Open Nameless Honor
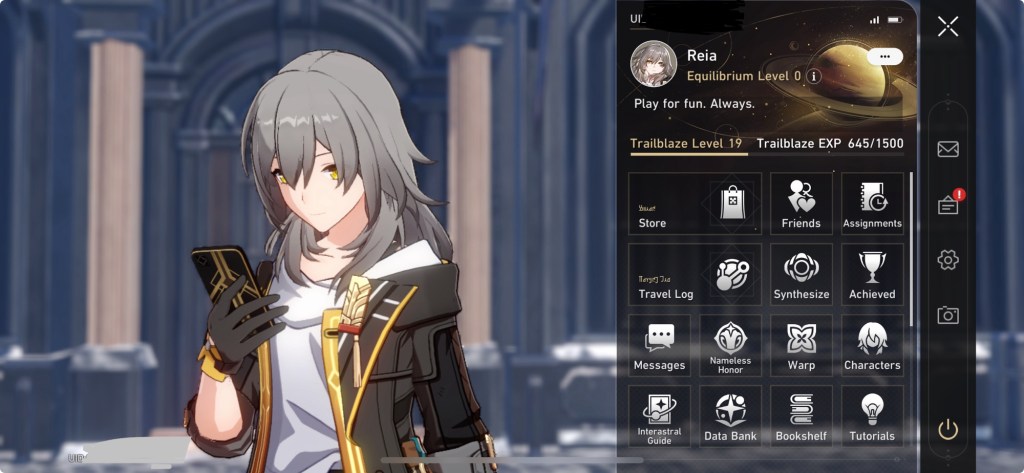1024x473 pixels. [x=730, y=345]
